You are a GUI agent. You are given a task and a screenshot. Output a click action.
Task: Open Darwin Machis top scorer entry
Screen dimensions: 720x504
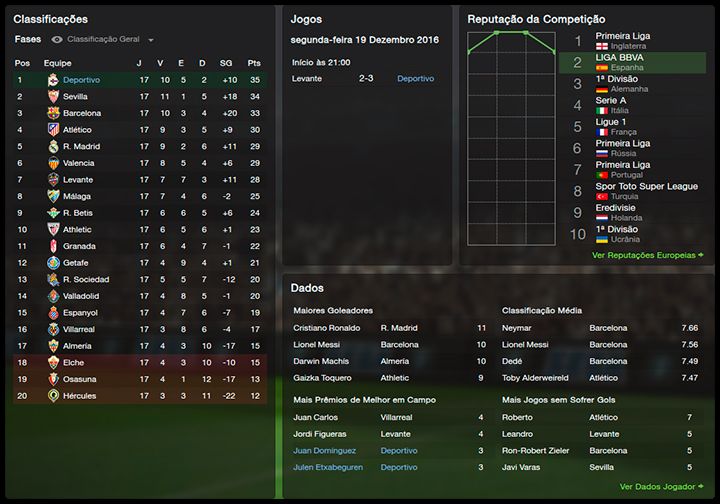322,361
